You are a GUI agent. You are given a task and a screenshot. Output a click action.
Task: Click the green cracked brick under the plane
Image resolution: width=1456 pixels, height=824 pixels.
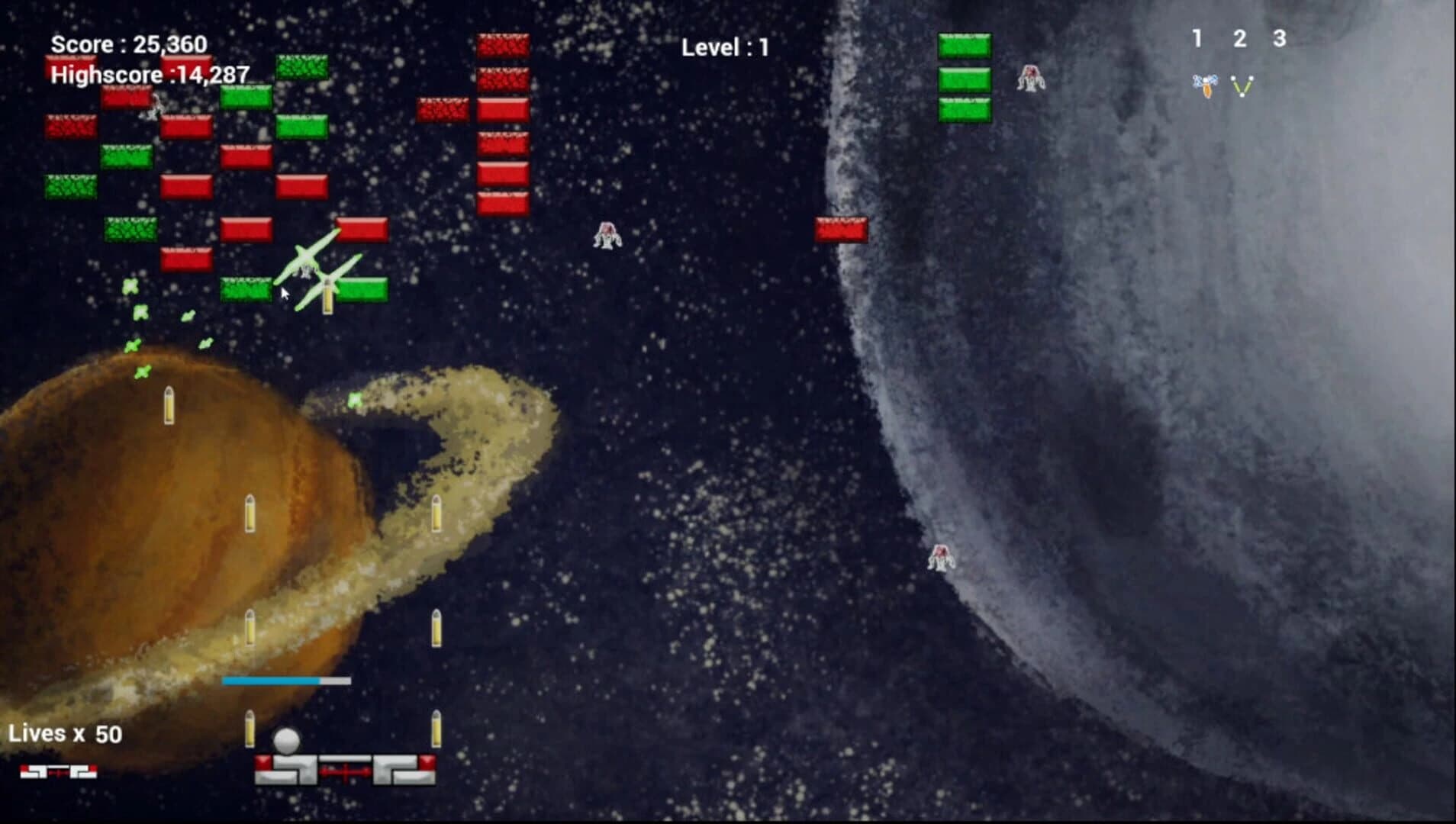(x=246, y=291)
